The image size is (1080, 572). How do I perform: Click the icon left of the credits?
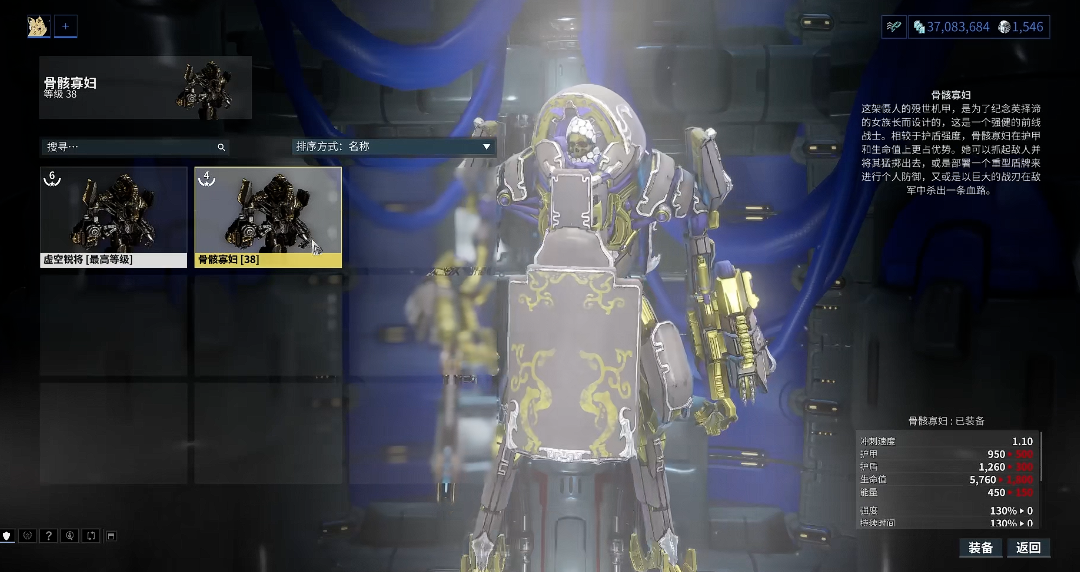click(x=893, y=27)
